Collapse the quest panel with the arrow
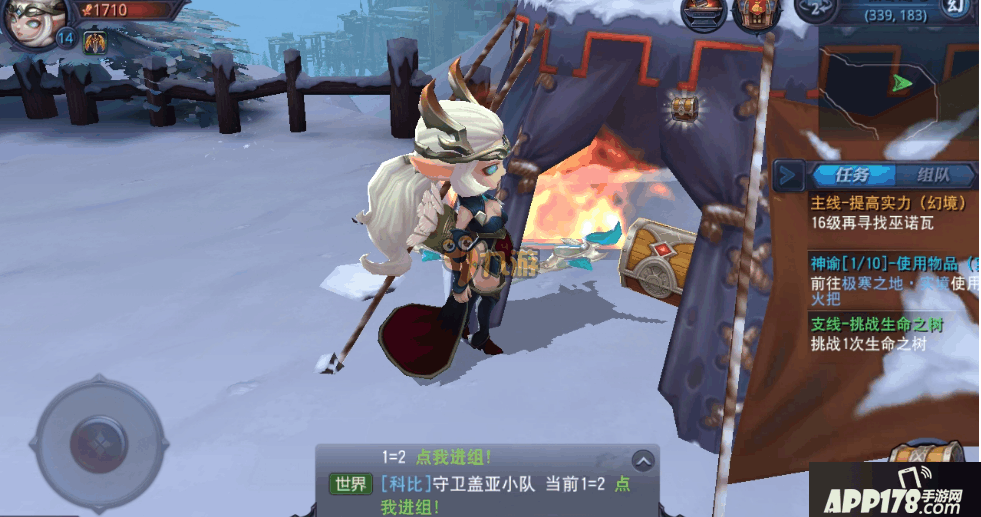This screenshot has height=517, width=981. tap(790, 176)
